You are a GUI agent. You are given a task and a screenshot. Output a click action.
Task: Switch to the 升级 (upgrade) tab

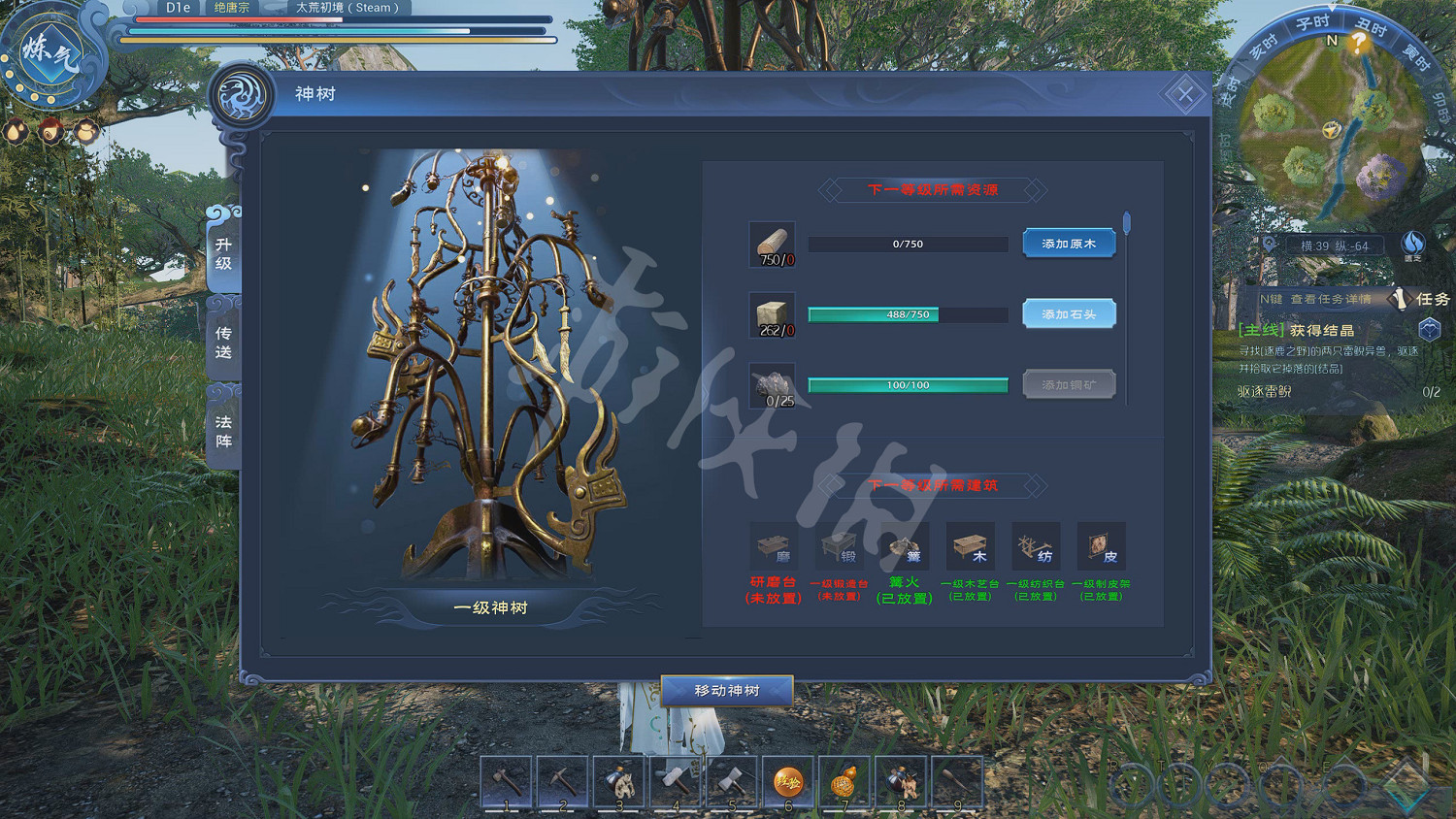click(x=221, y=252)
